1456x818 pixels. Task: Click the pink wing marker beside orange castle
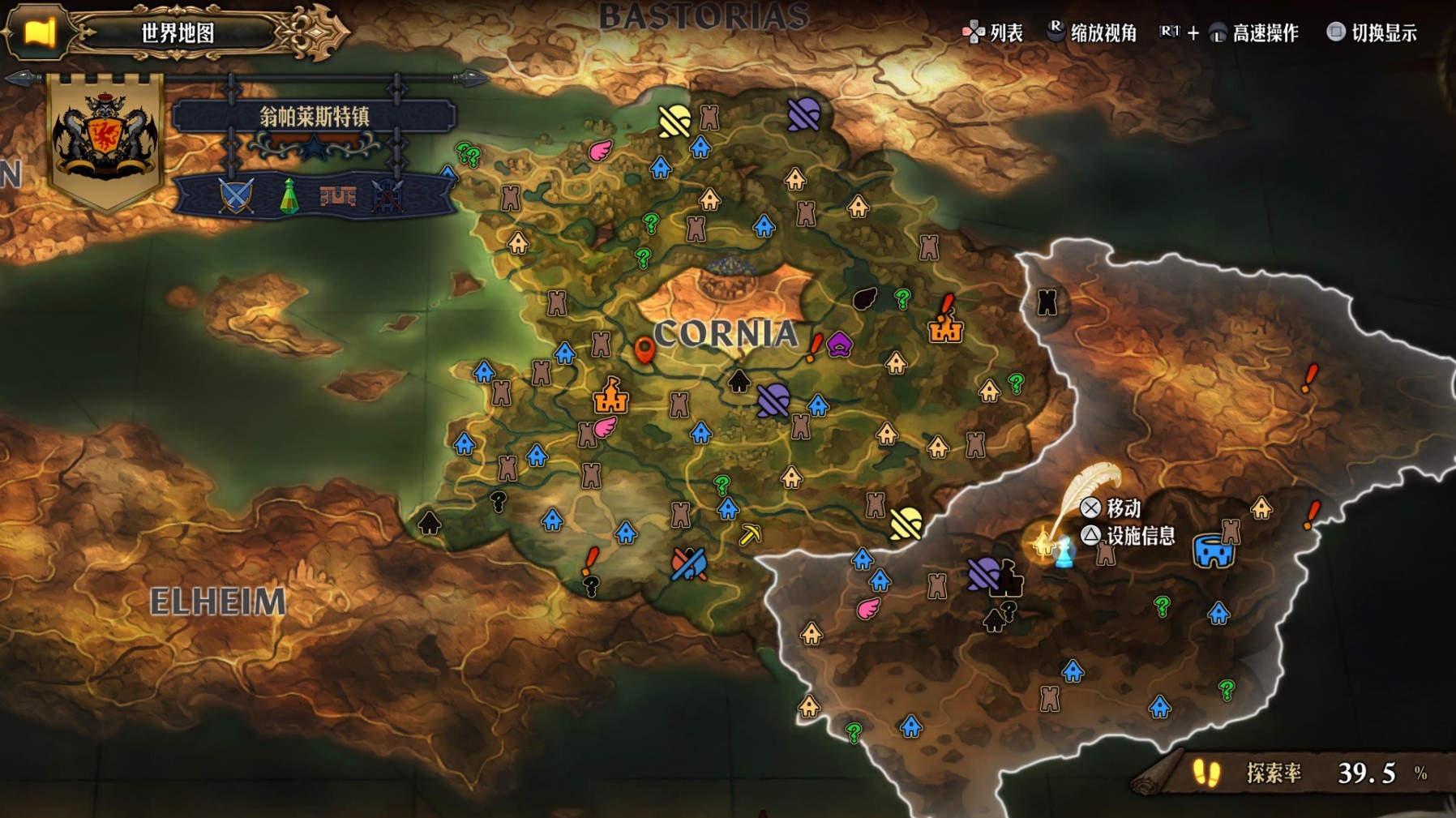point(605,426)
